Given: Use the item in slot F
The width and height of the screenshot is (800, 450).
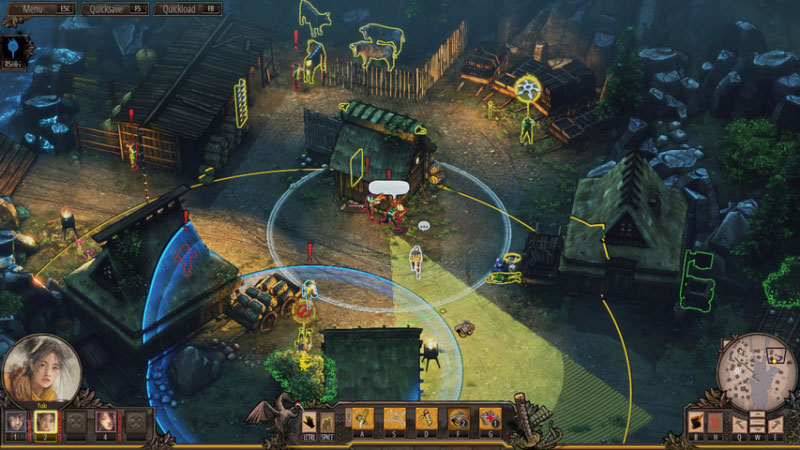Looking at the screenshot, I should pos(459,419).
